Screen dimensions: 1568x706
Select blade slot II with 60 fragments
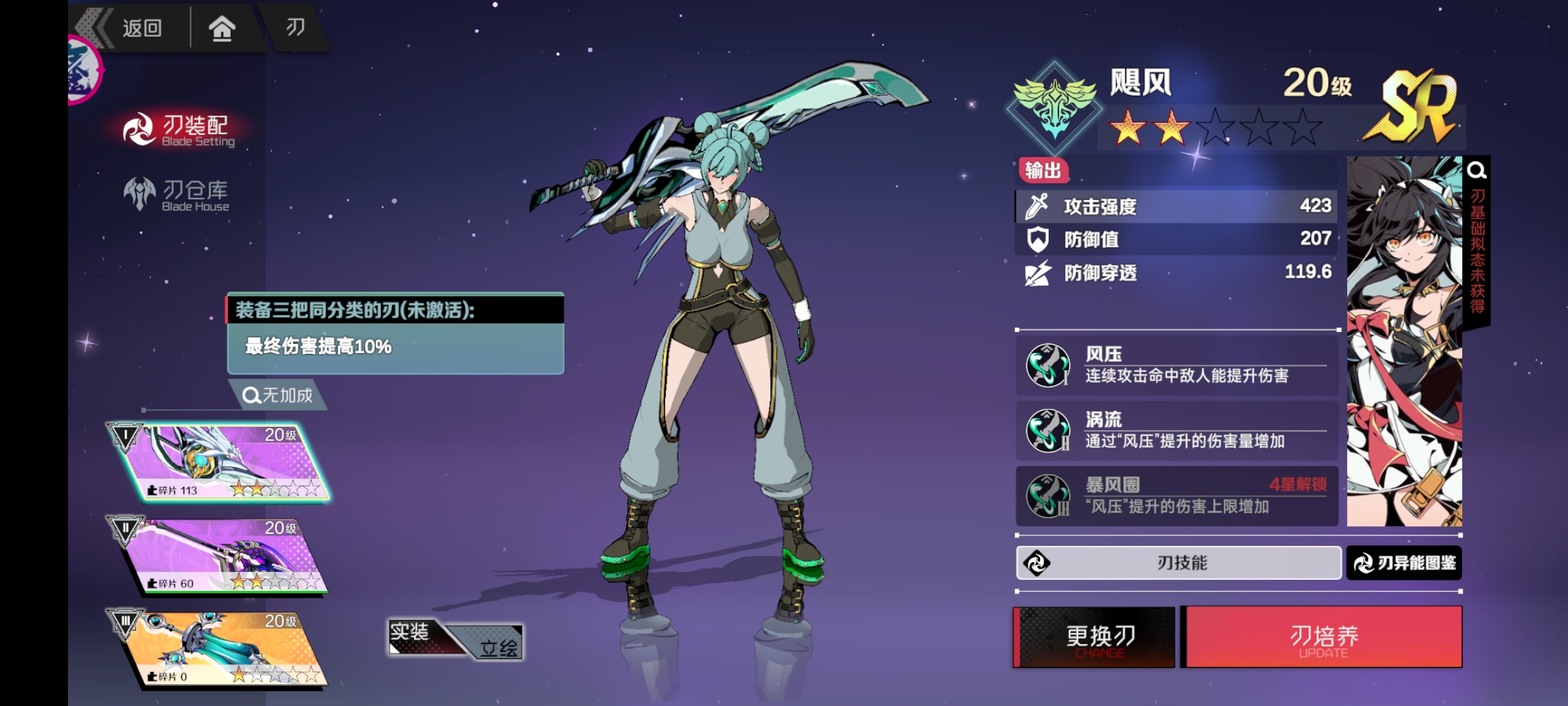coord(221,556)
